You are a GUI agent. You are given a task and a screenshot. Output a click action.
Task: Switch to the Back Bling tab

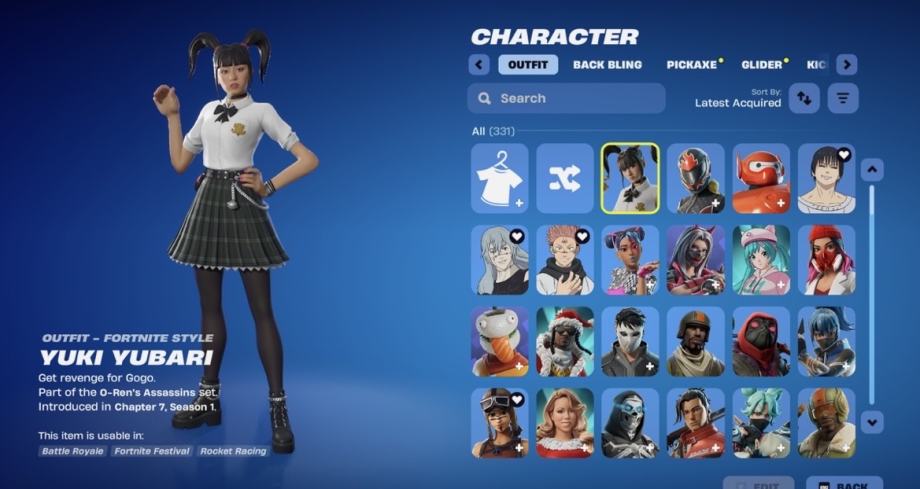click(x=608, y=65)
